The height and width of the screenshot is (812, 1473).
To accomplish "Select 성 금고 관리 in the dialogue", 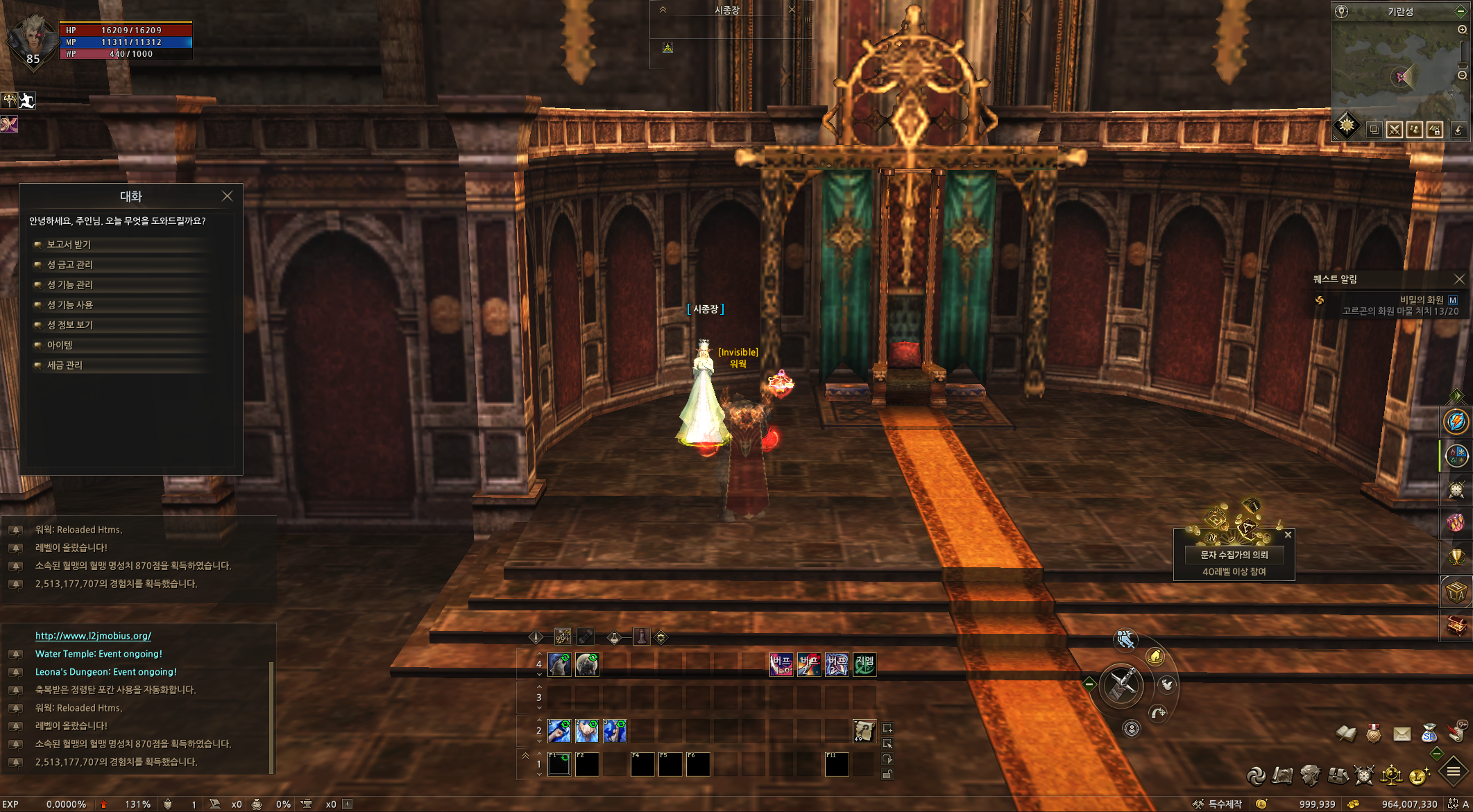I will tap(69, 264).
